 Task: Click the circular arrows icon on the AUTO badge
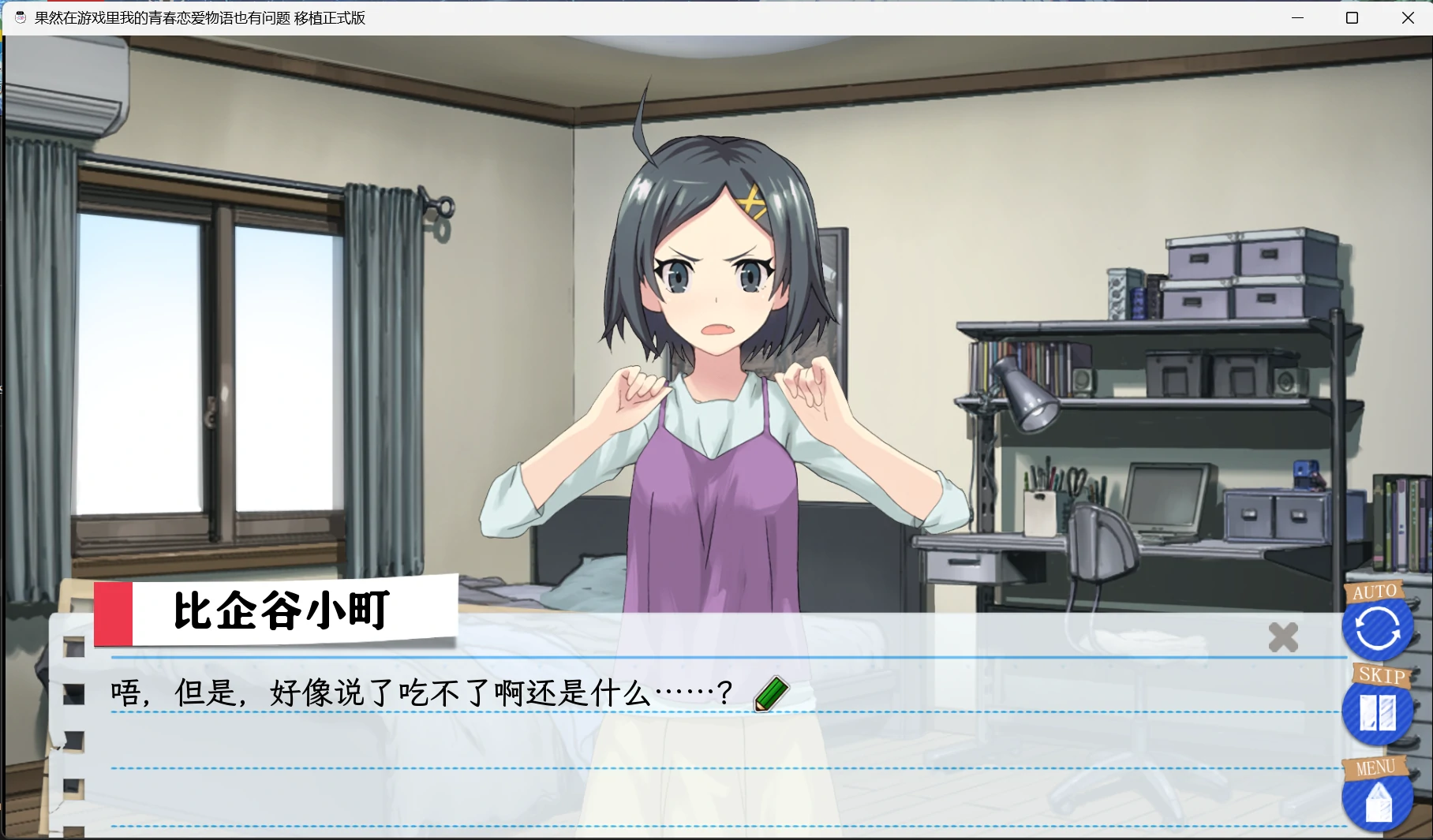tap(1377, 629)
